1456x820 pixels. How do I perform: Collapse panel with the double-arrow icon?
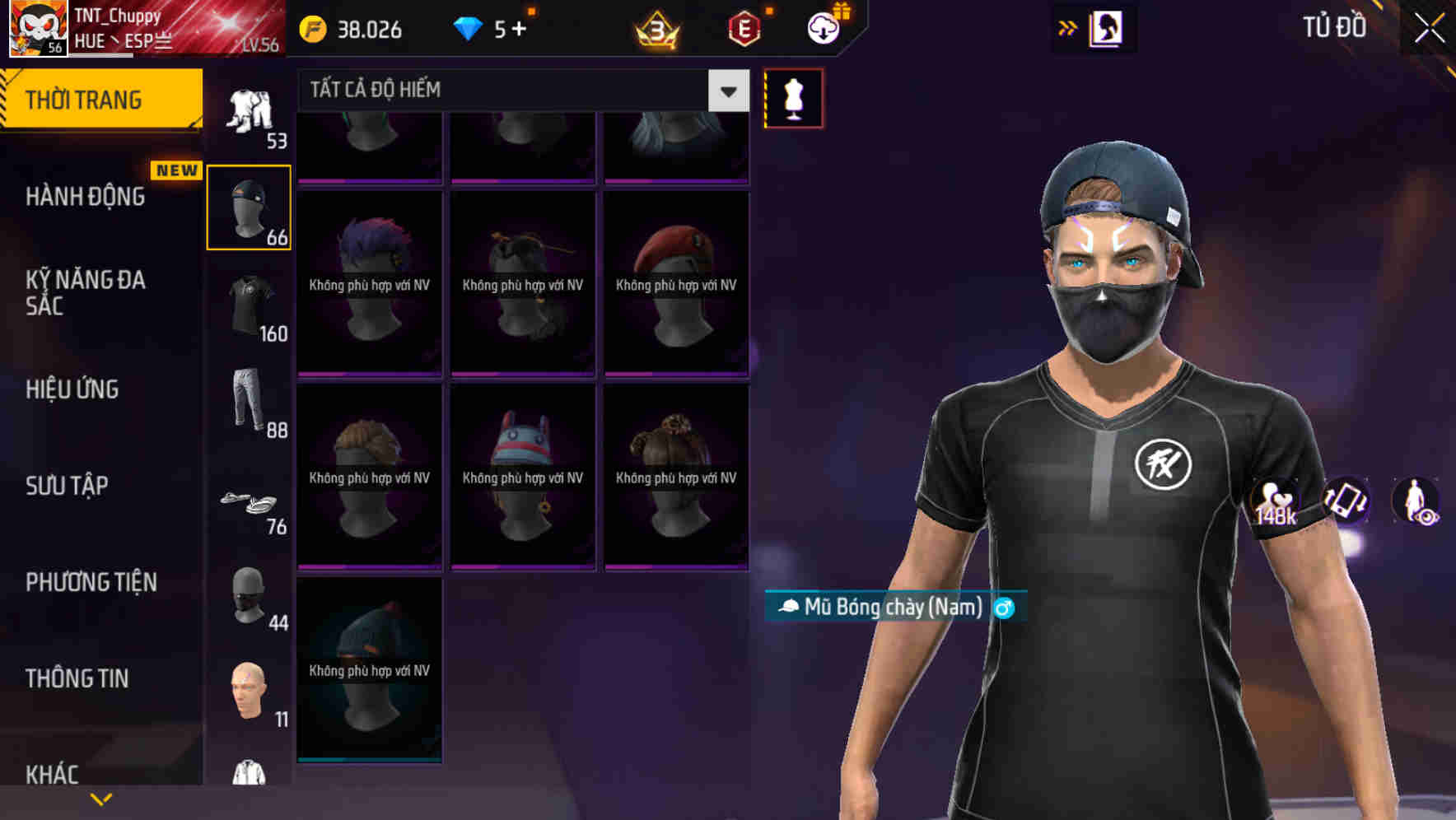[1068, 27]
